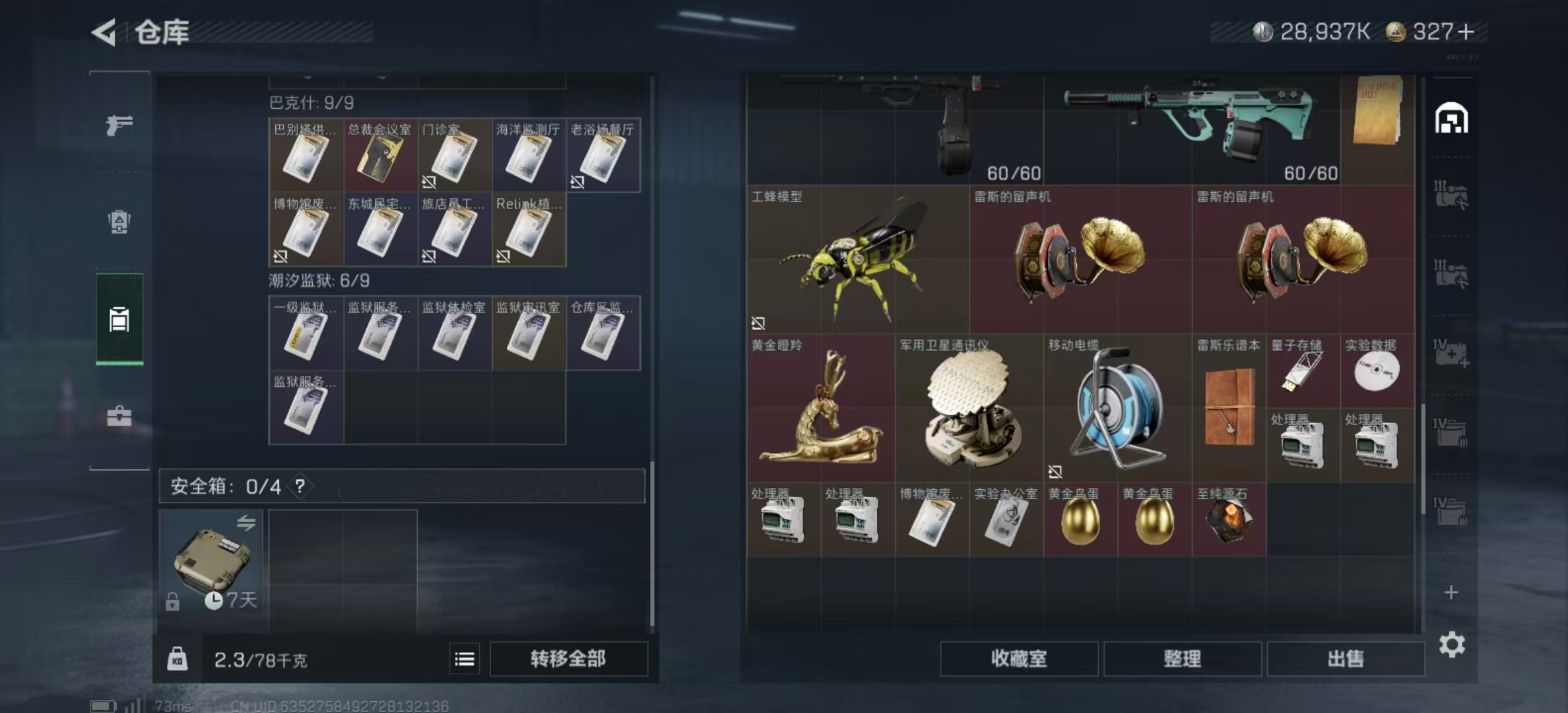Select the pistol weapons tab in left sidebar
The image size is (1568, 713).
(119, 124)
